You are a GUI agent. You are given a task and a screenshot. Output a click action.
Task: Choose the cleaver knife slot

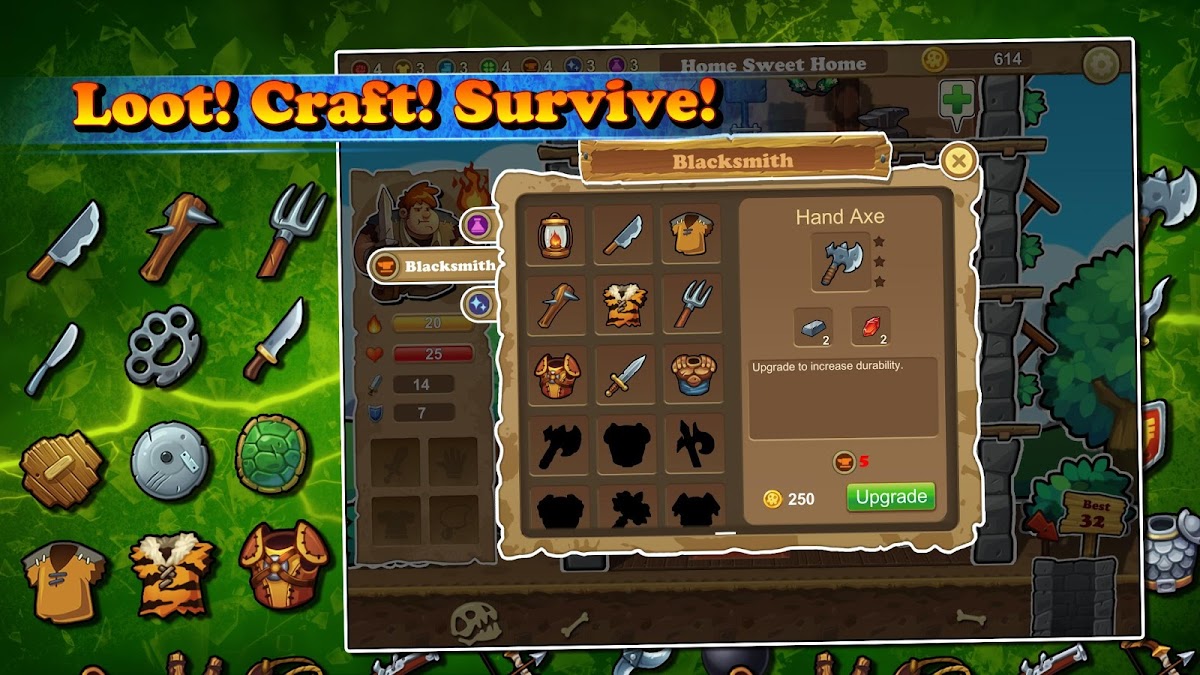tap(624, 236)
